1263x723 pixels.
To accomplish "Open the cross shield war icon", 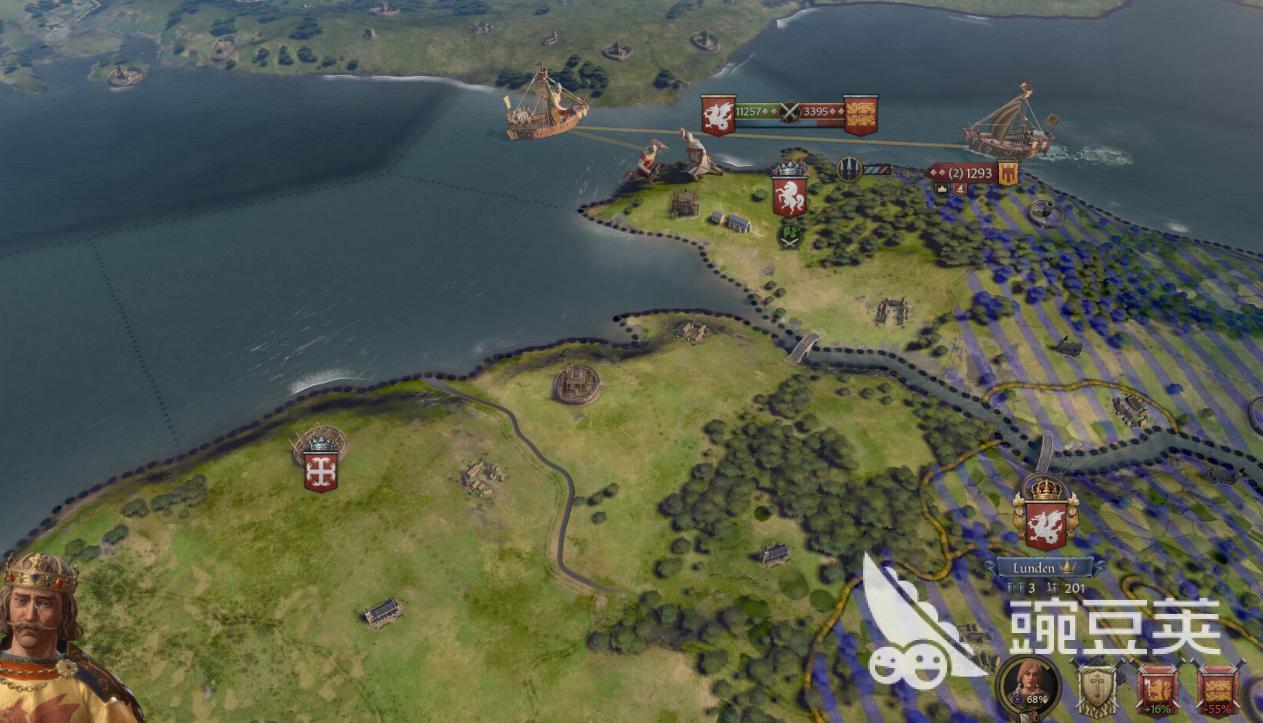I will click(1095, 690).
